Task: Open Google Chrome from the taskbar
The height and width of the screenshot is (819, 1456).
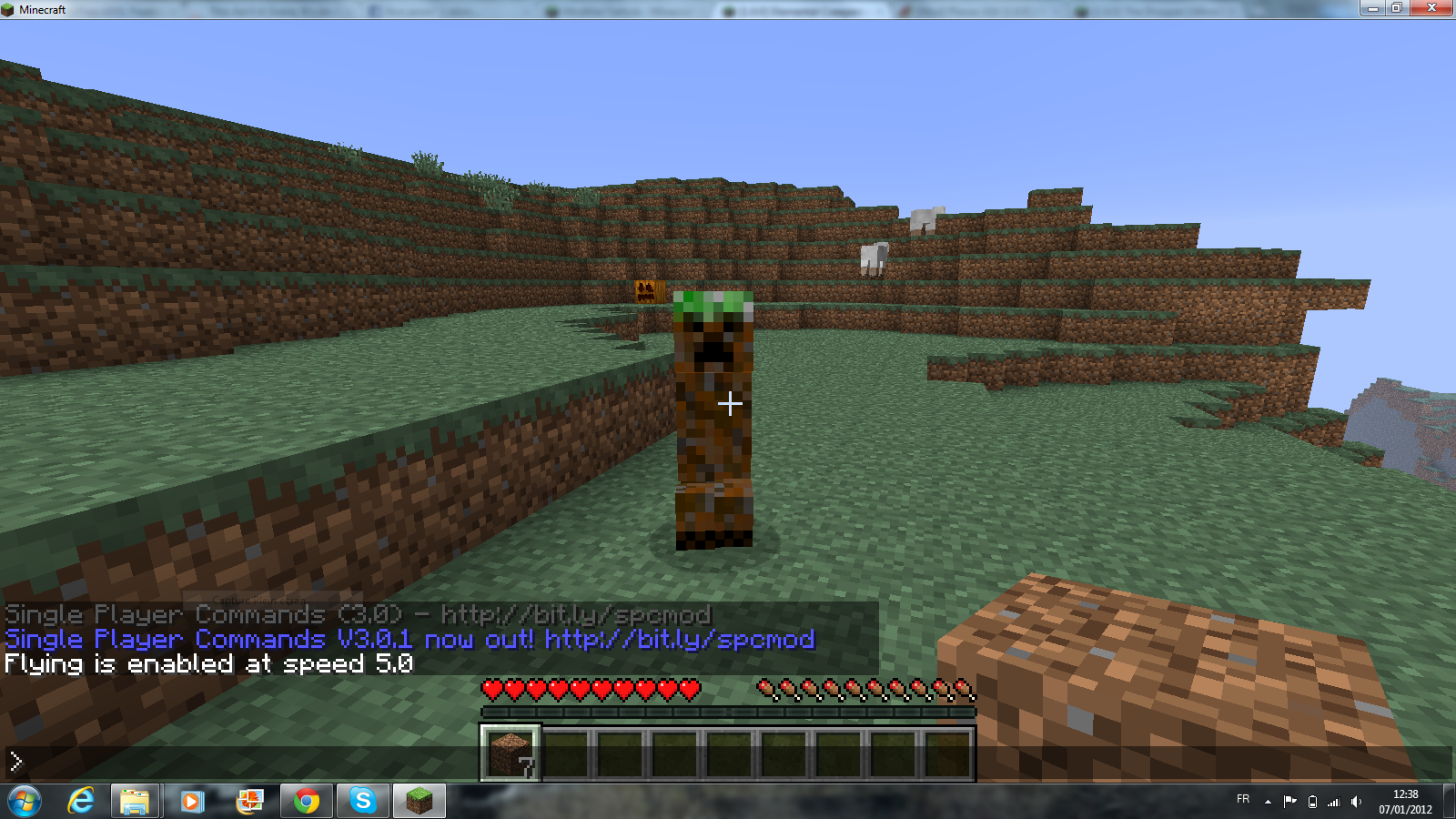Action: click(307, 801)
